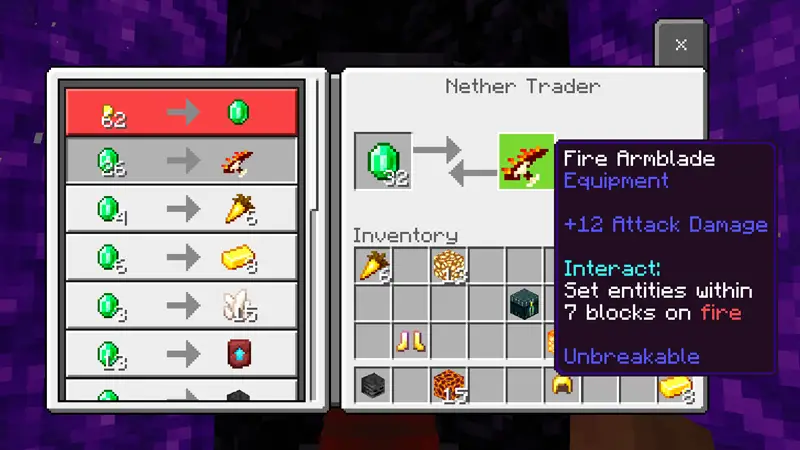Select the red highlighted emerald trade offer

click(x=181, y=112)
